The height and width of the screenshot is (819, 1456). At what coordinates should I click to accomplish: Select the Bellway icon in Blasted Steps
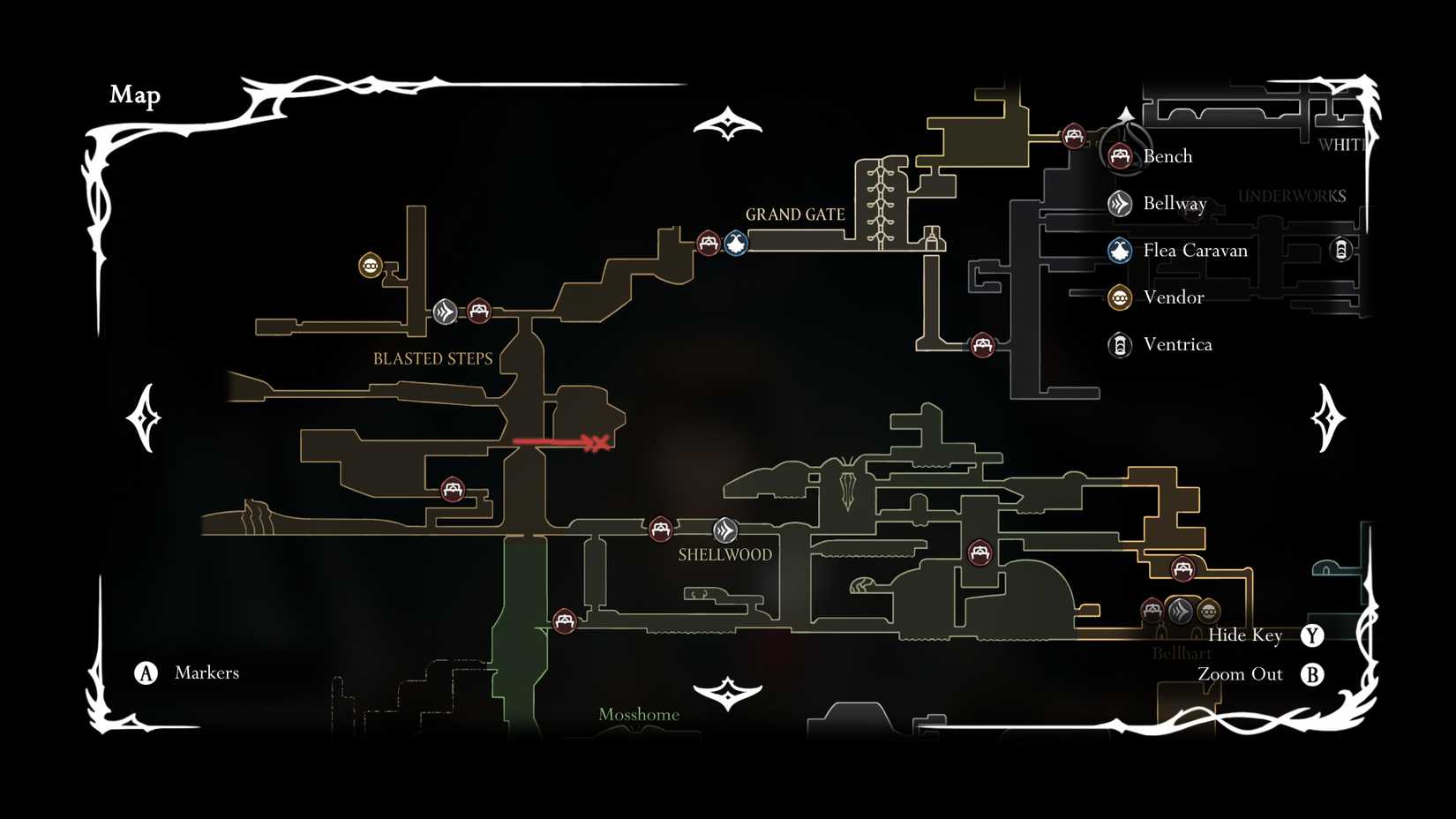click(x=445, y=312)
